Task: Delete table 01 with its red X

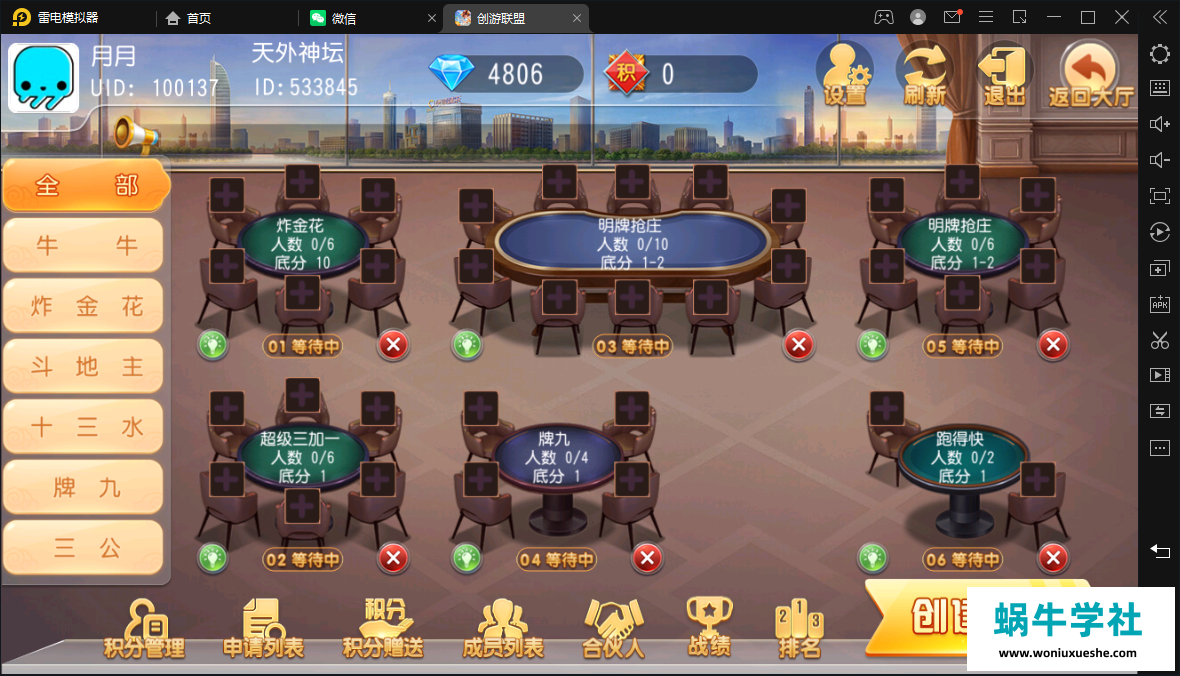Action: (393, 346)
